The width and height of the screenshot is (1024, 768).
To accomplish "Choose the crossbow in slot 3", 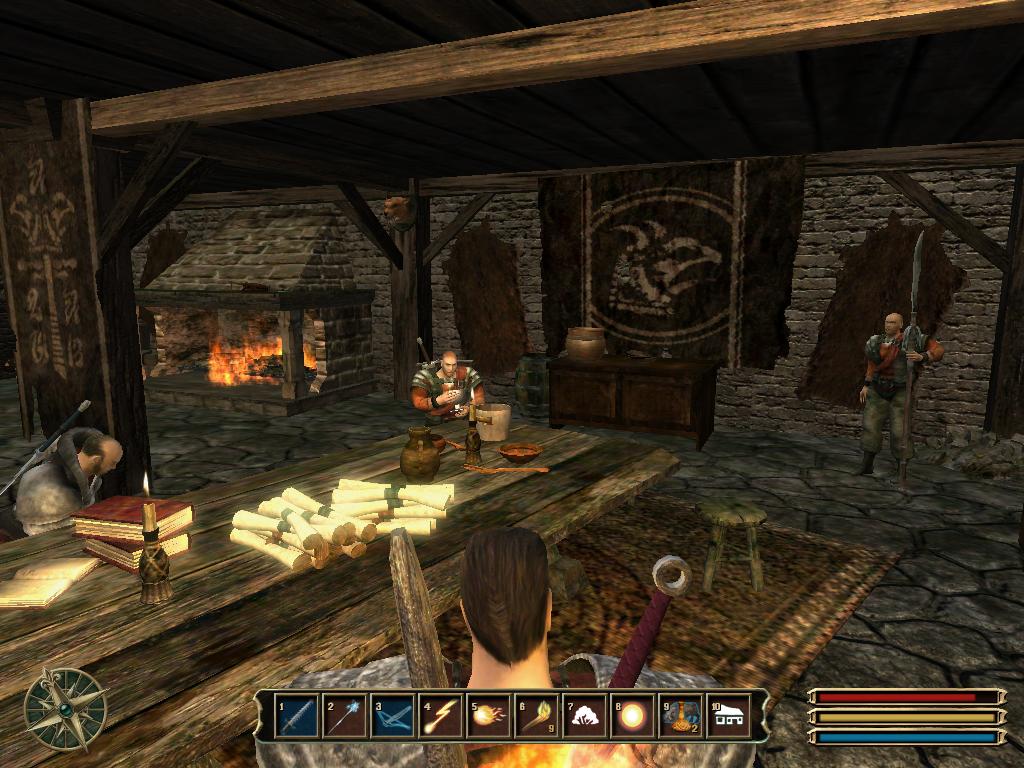I will click(393, 716).
